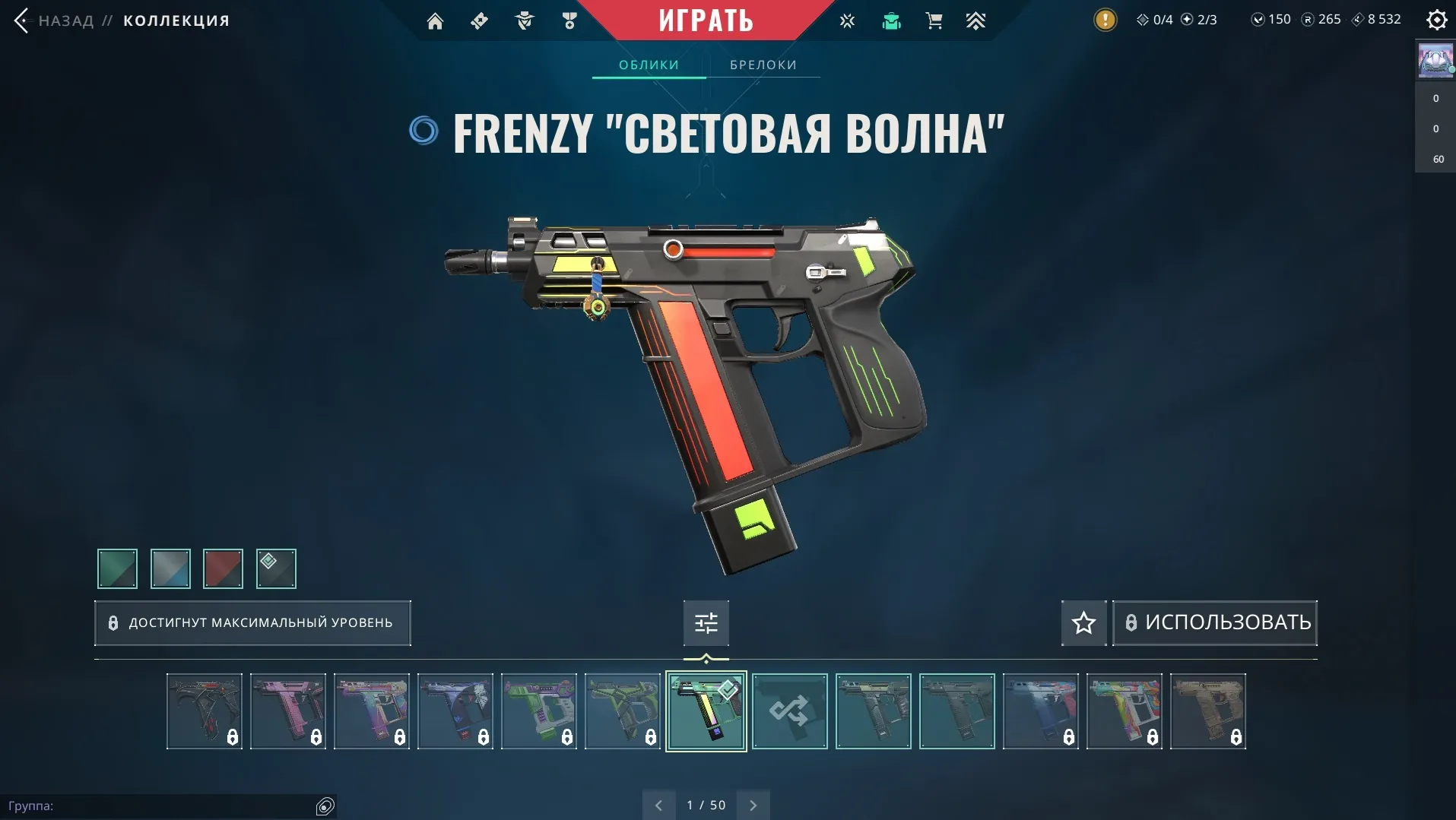Open the upgrade sliders panel below the weapon
1456x820 pixels.
[706, 622]
